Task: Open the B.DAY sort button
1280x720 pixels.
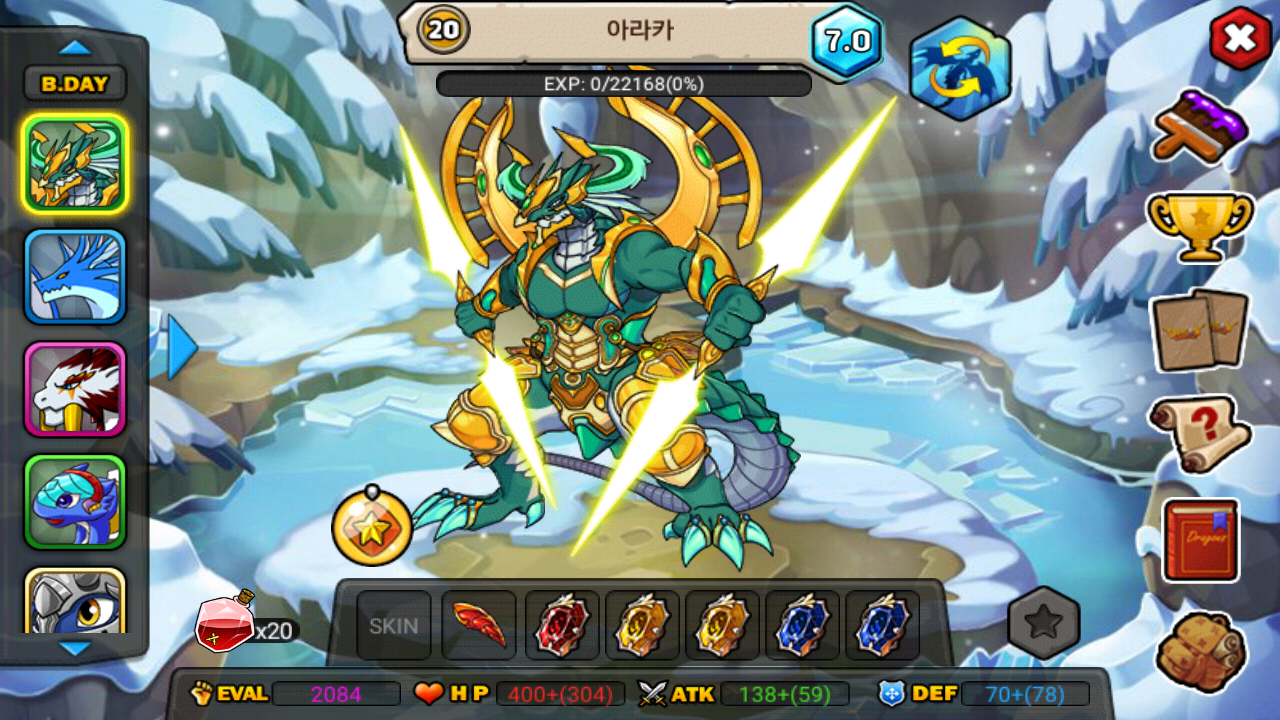Action: (x=75, y=84)
